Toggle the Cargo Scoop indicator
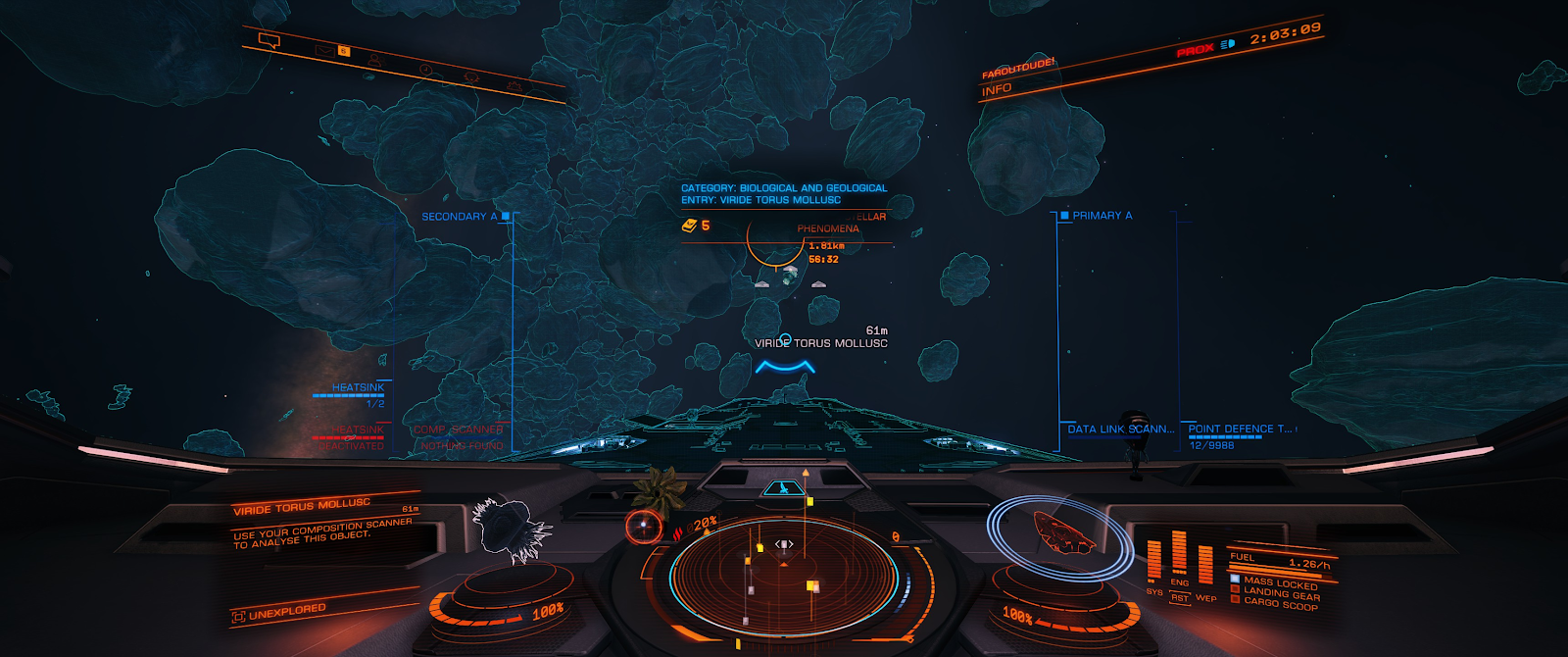 coord(1281,604)
